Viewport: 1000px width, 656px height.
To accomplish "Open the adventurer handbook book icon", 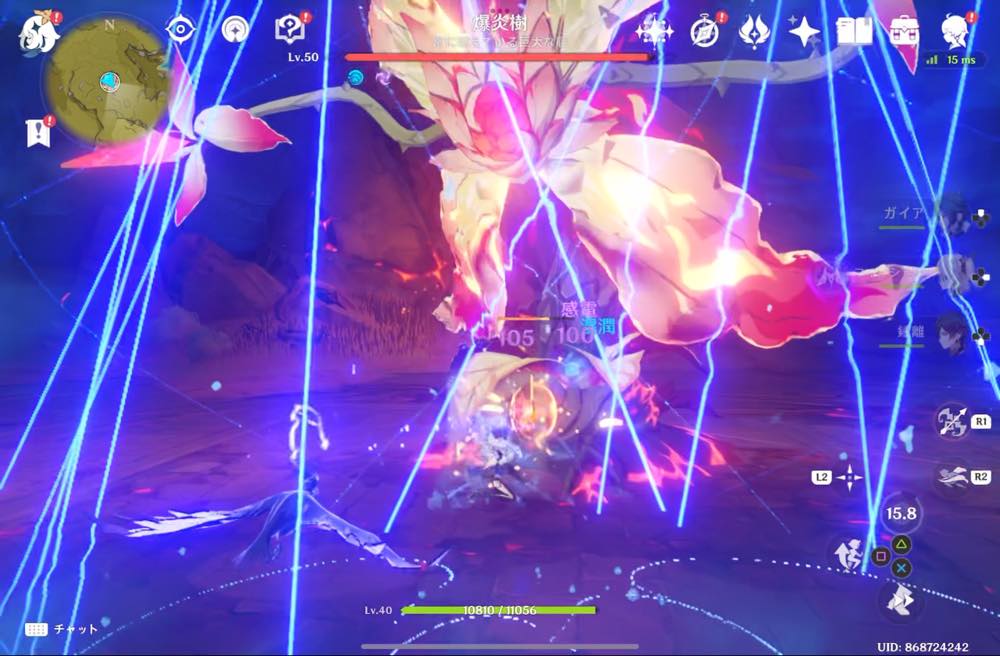I will (x=855, y=31).
